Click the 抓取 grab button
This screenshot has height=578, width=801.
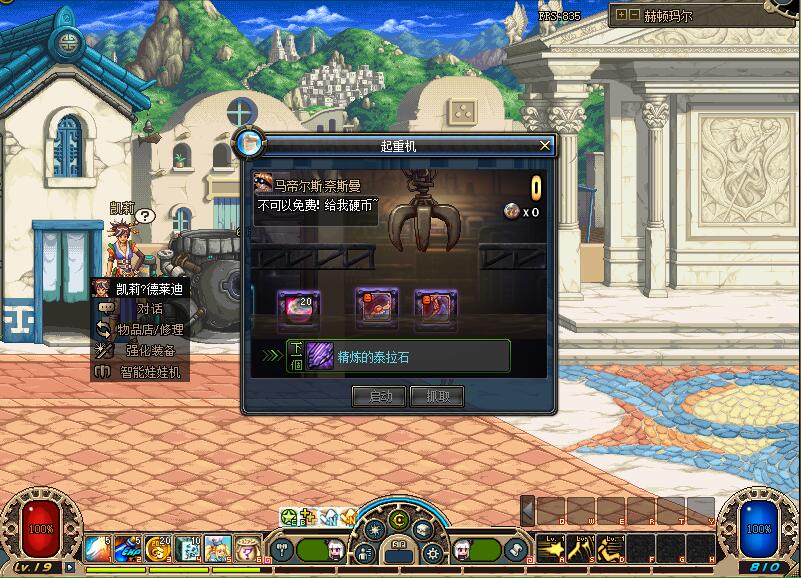click(437, 397)
